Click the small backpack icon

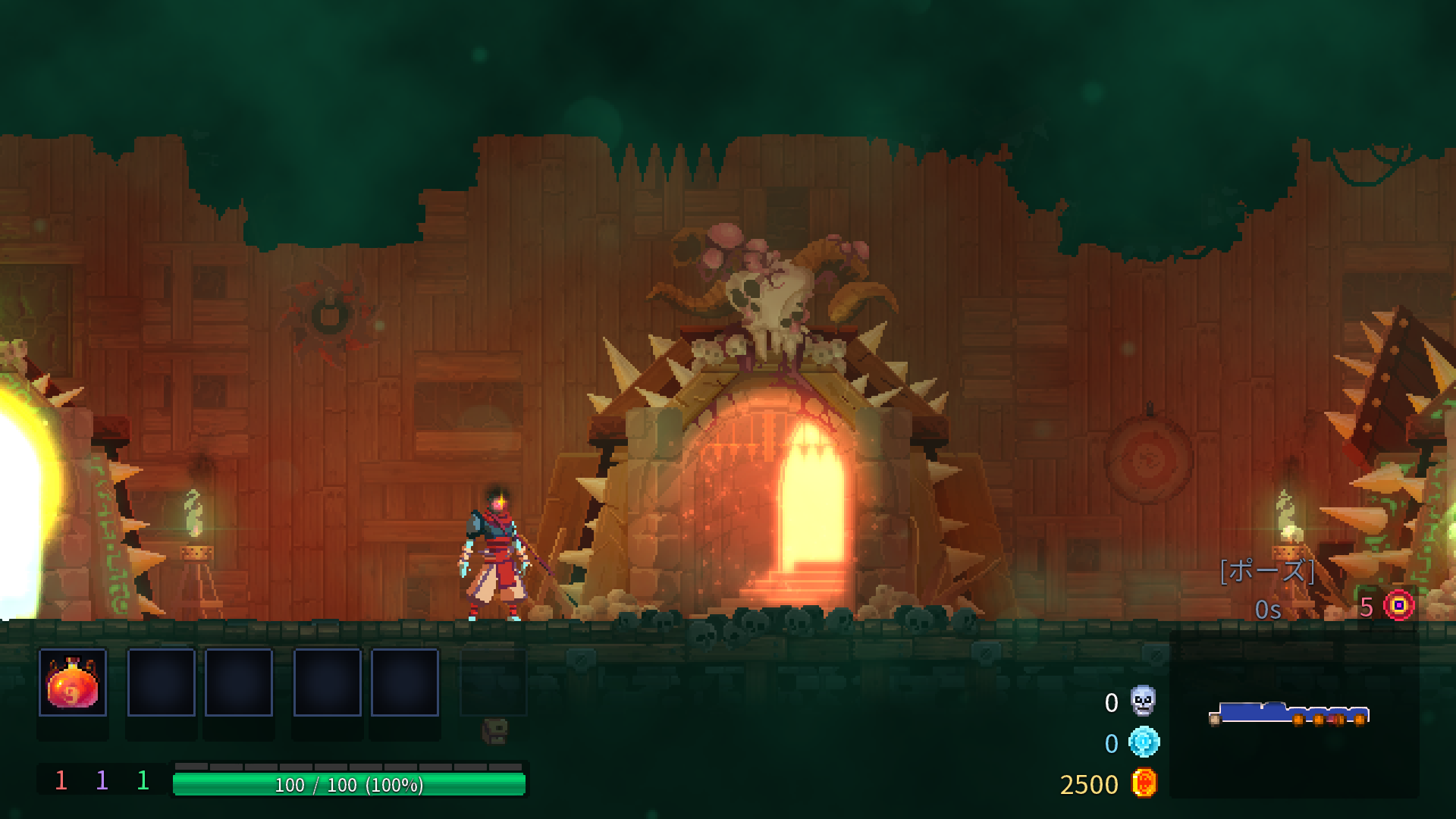(494, 731)
